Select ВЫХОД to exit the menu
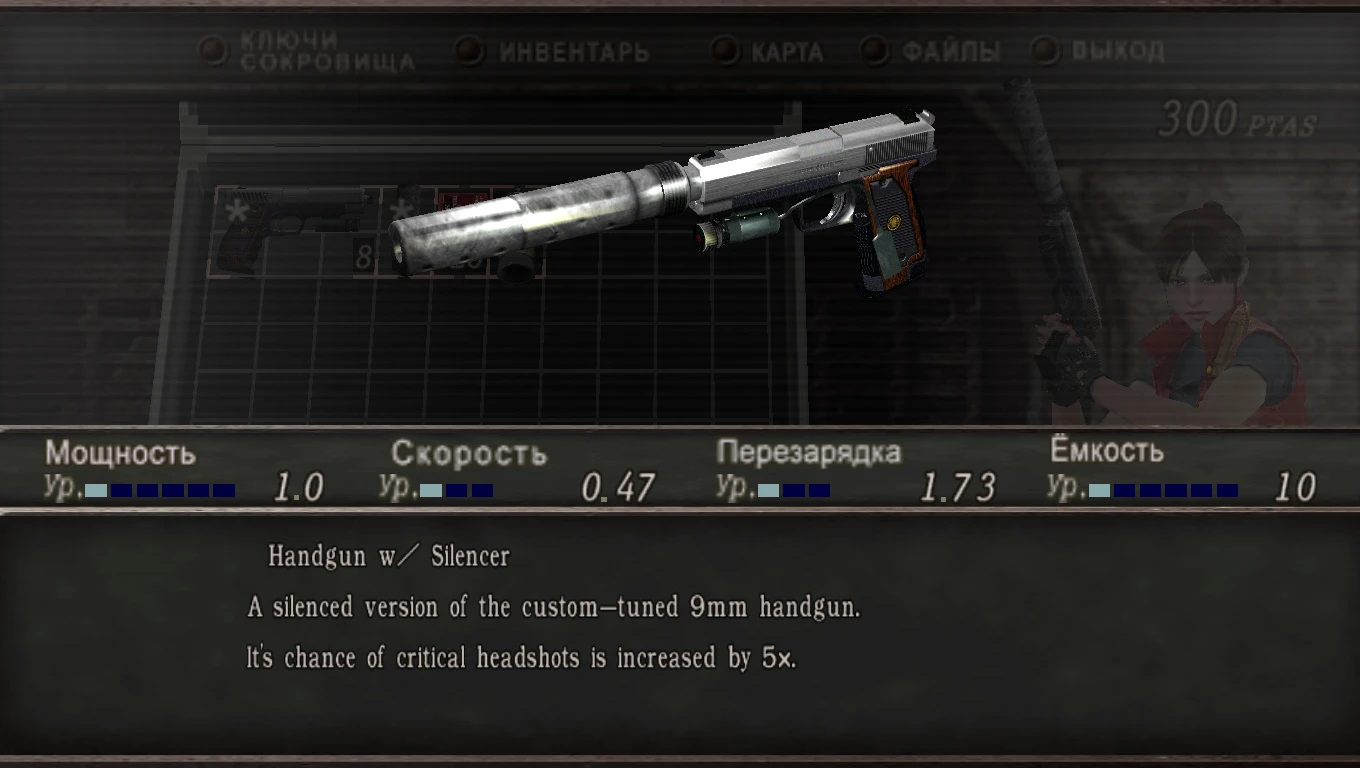The height and width of the screenshot is (768, 1360). pyautogui.click(x=1113, y=49)
